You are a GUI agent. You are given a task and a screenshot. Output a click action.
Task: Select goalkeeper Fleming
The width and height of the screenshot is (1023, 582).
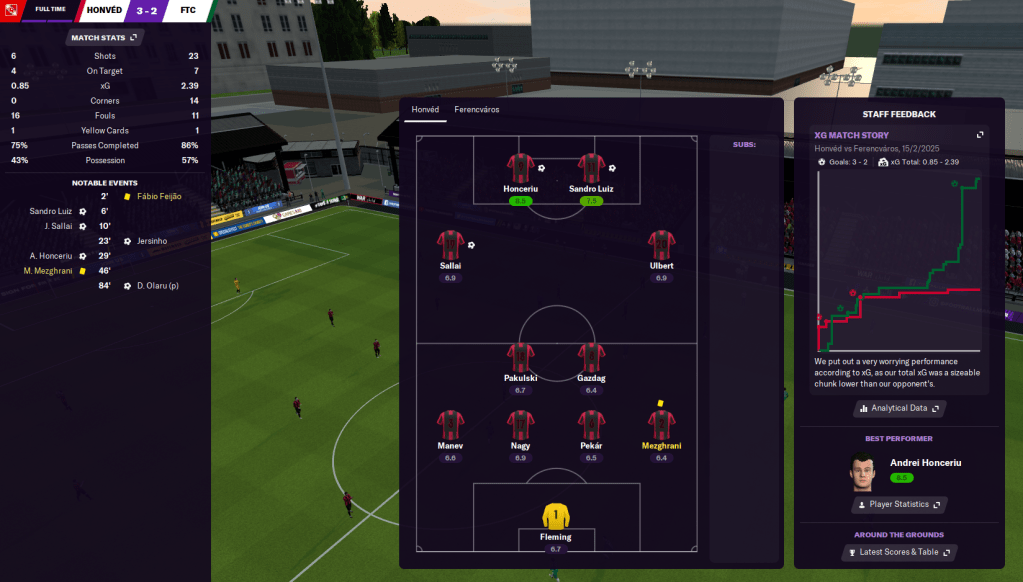click(x=555, y=517)
